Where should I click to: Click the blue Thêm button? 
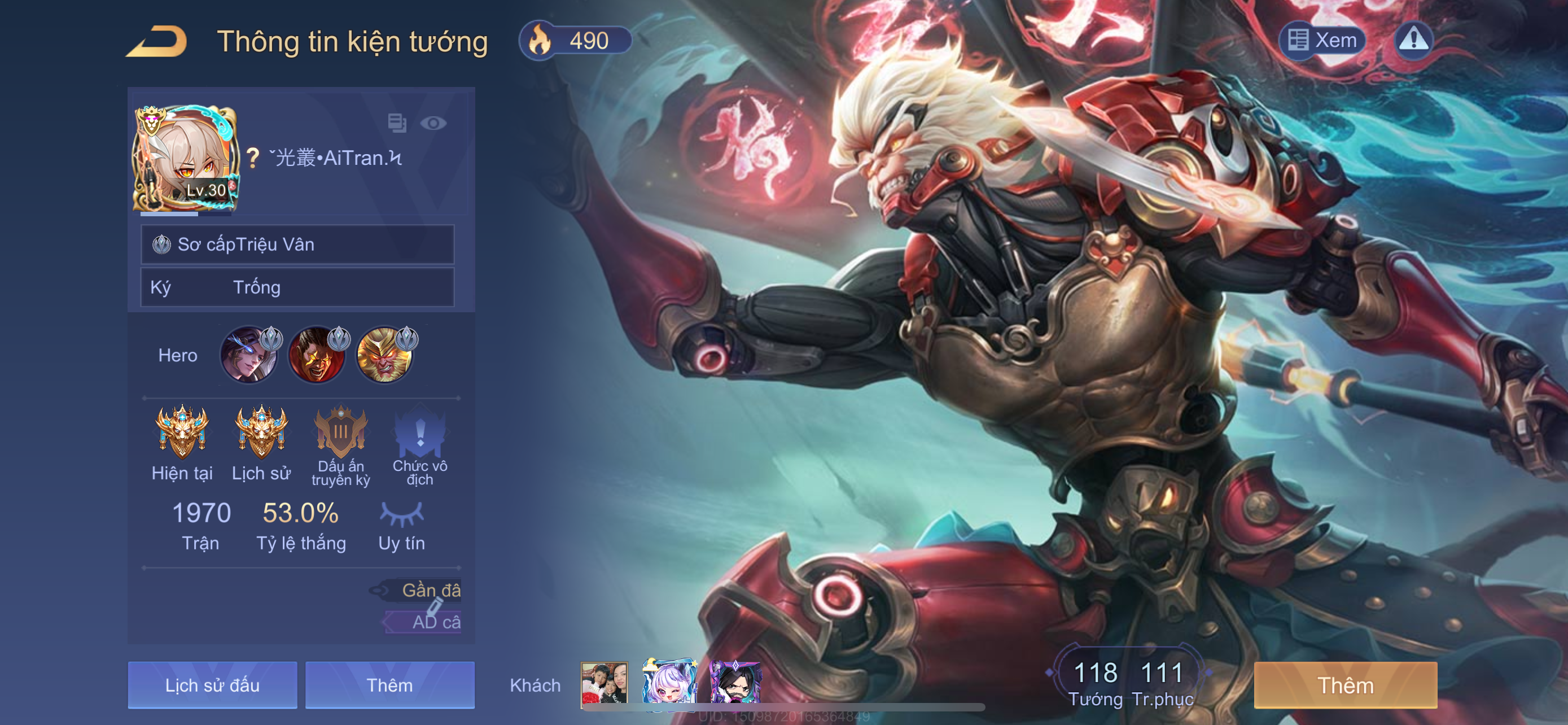tap(389, 685)
